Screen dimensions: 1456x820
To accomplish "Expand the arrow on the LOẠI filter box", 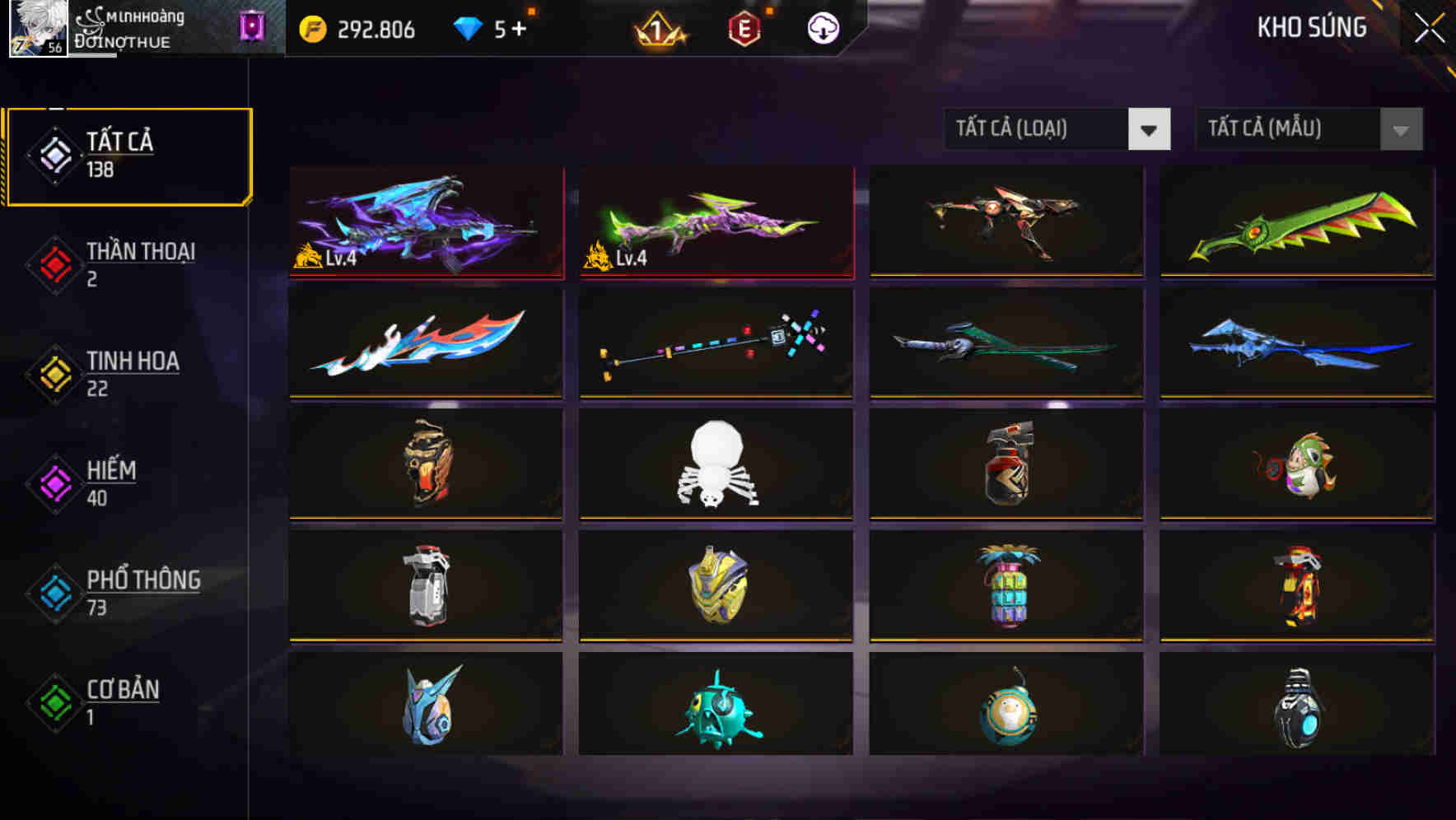I will click(x=1150, y=129).
